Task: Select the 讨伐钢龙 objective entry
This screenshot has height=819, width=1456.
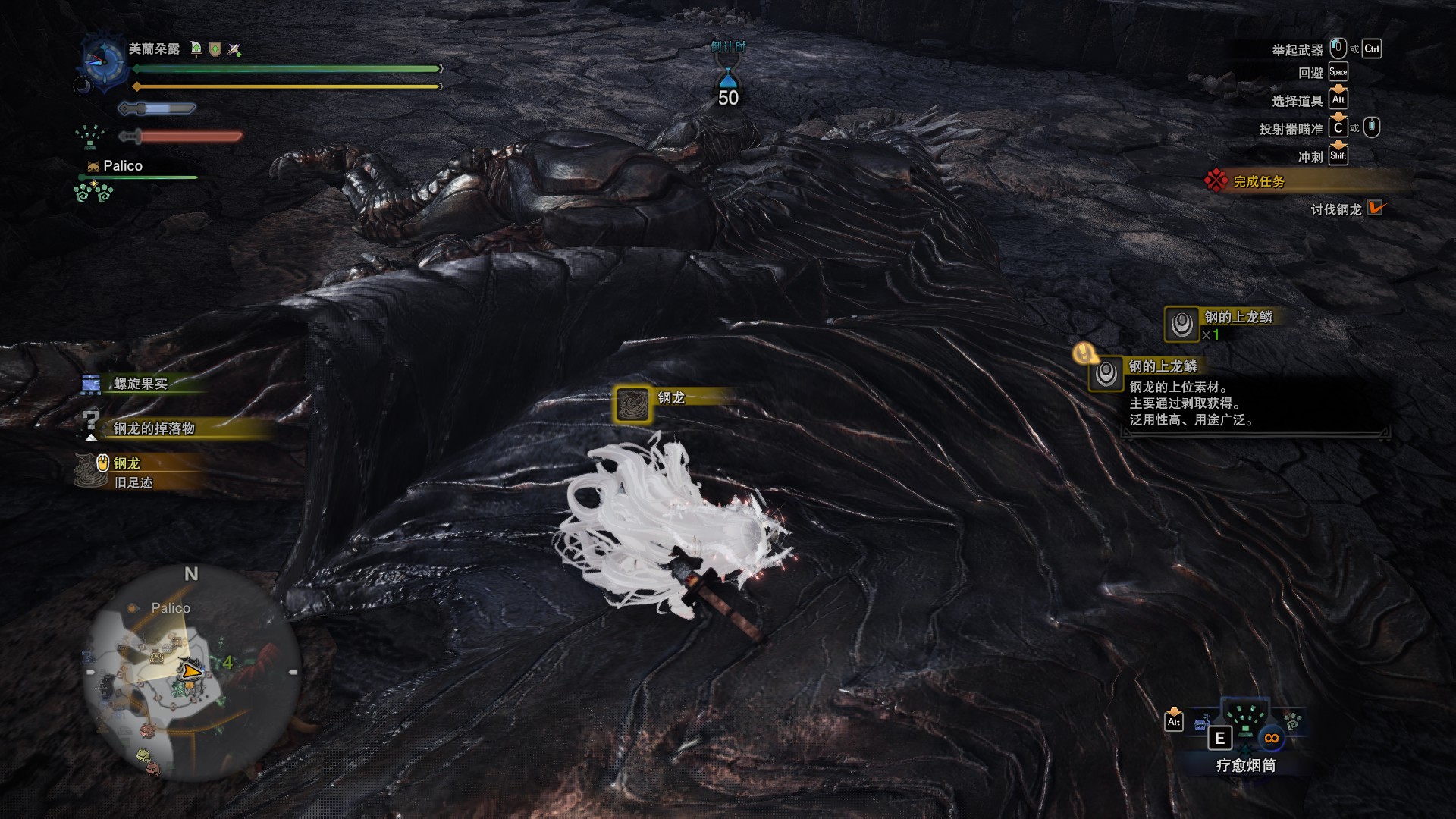Action: 1336,209
